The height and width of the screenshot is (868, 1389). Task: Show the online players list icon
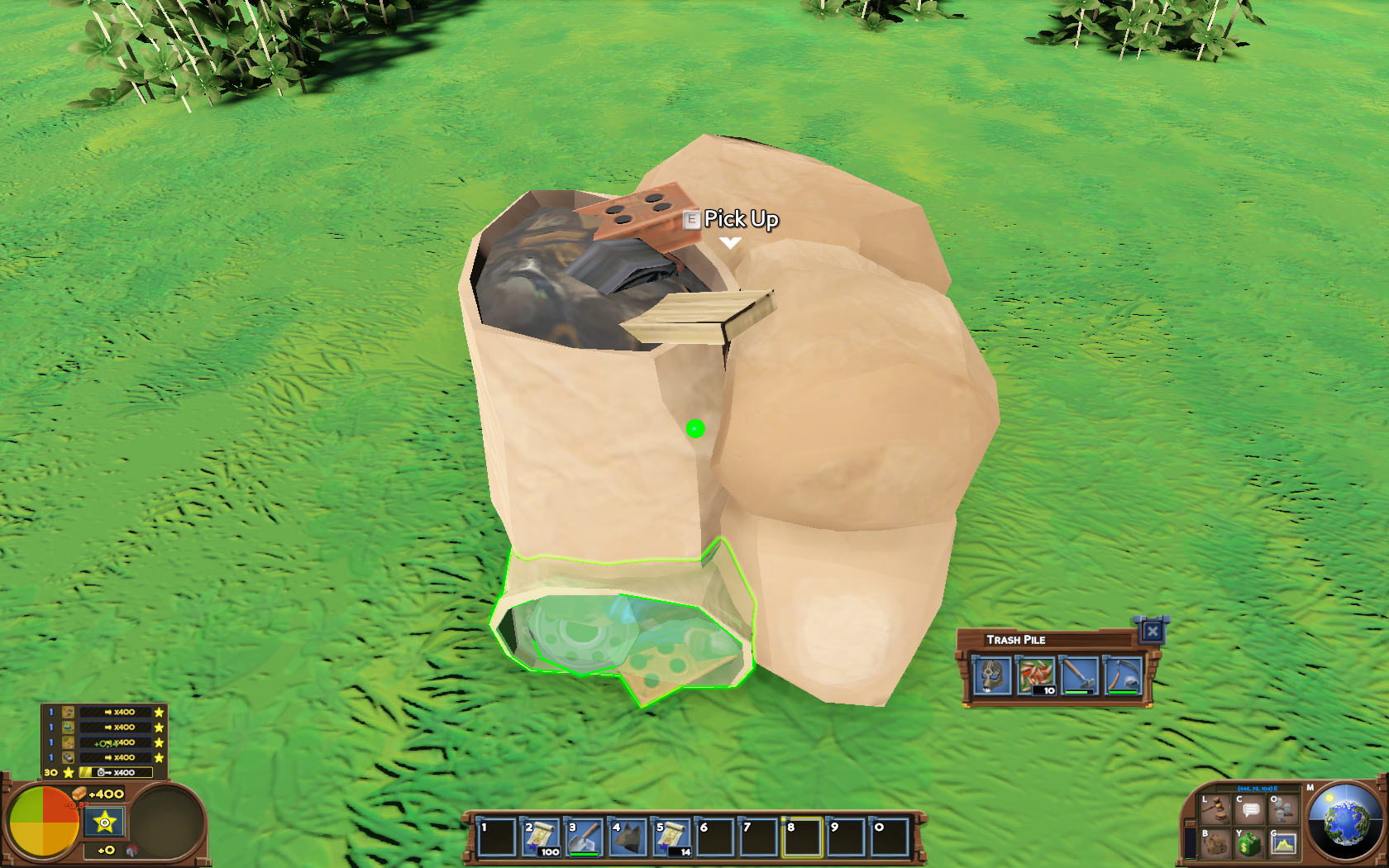1283,808
